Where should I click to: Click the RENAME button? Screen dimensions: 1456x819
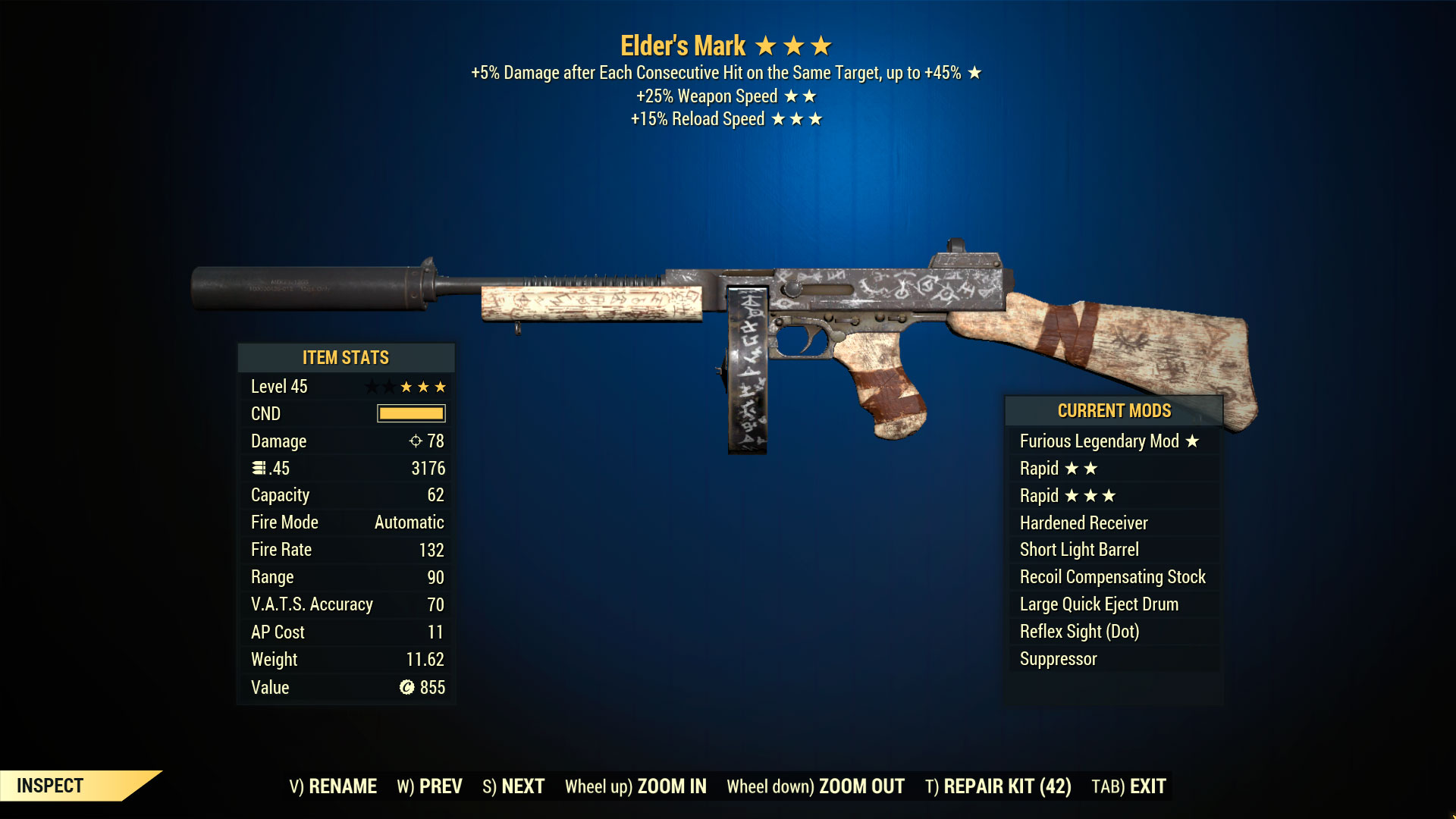pos(333,786)
